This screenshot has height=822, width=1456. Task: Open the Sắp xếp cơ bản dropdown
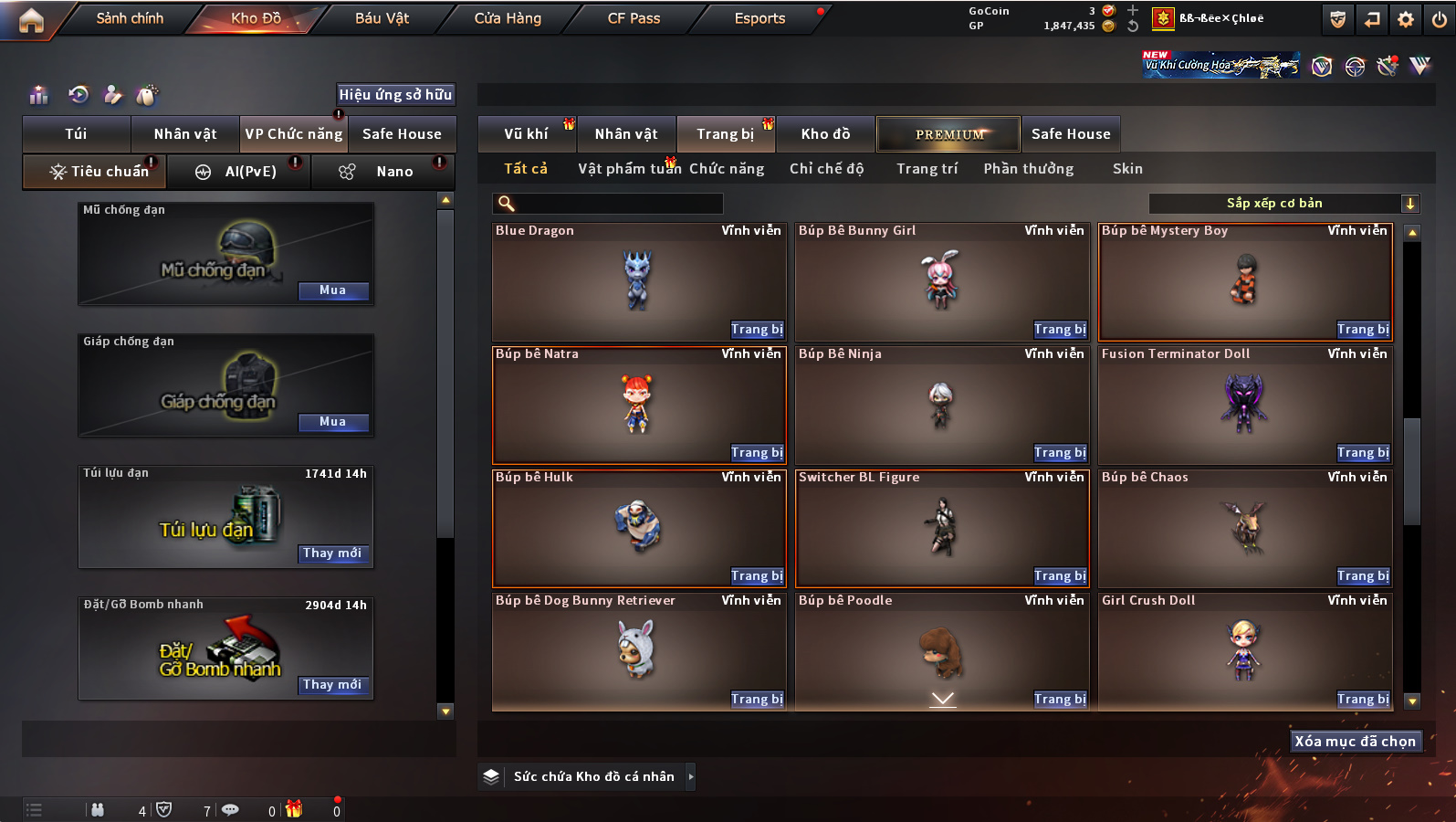[1283, 204]
